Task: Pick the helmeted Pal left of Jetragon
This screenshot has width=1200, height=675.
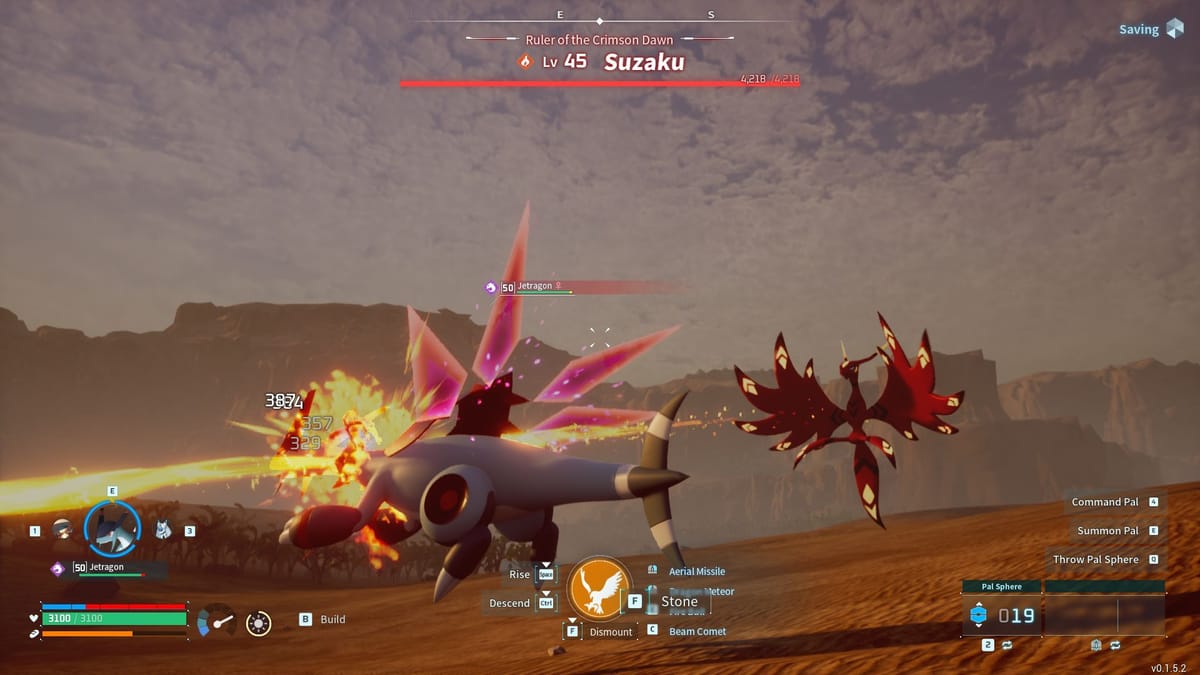Action: tap(63, 530)
